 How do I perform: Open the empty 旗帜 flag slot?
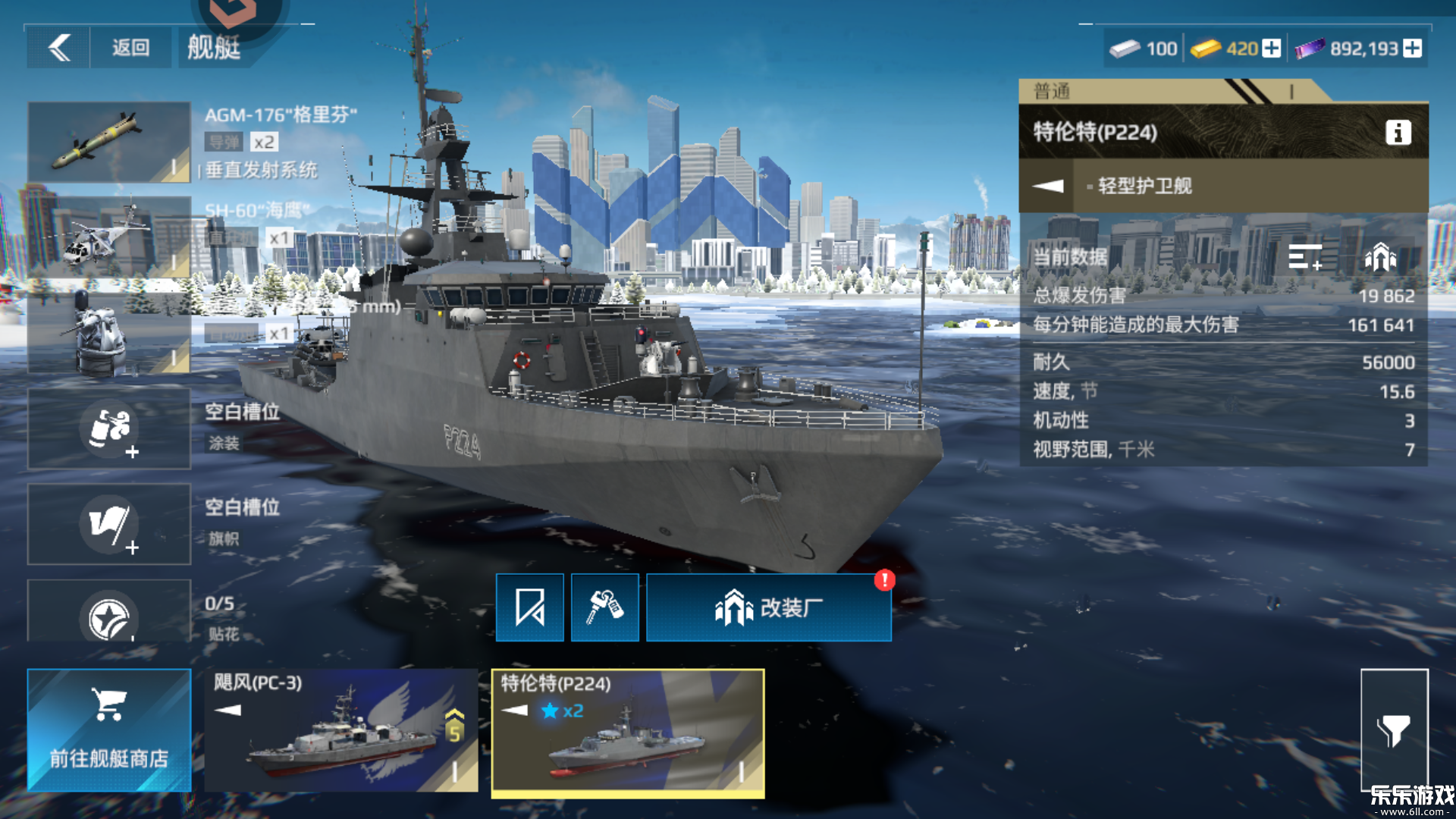coord(109,524)
